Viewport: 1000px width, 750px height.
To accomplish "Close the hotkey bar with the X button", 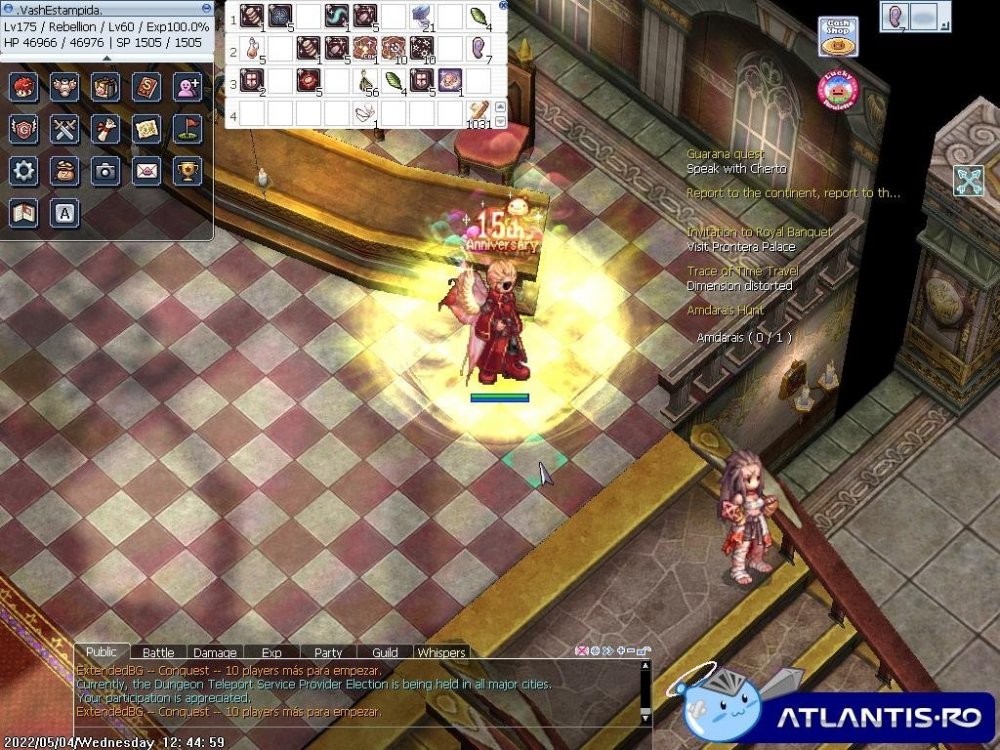I will pos(501,7).
